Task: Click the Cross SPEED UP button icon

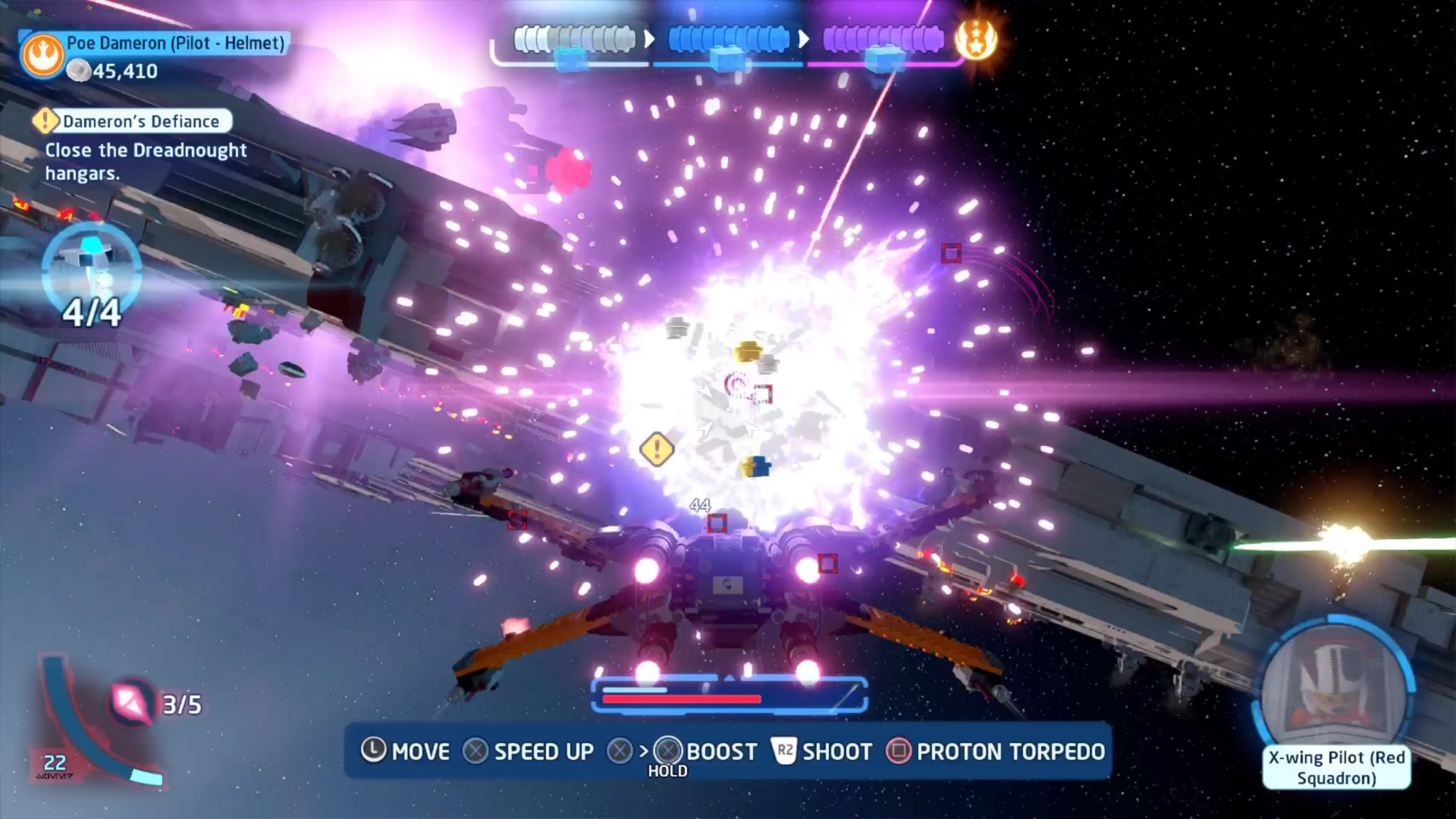Action: click(x=477, y=751)
